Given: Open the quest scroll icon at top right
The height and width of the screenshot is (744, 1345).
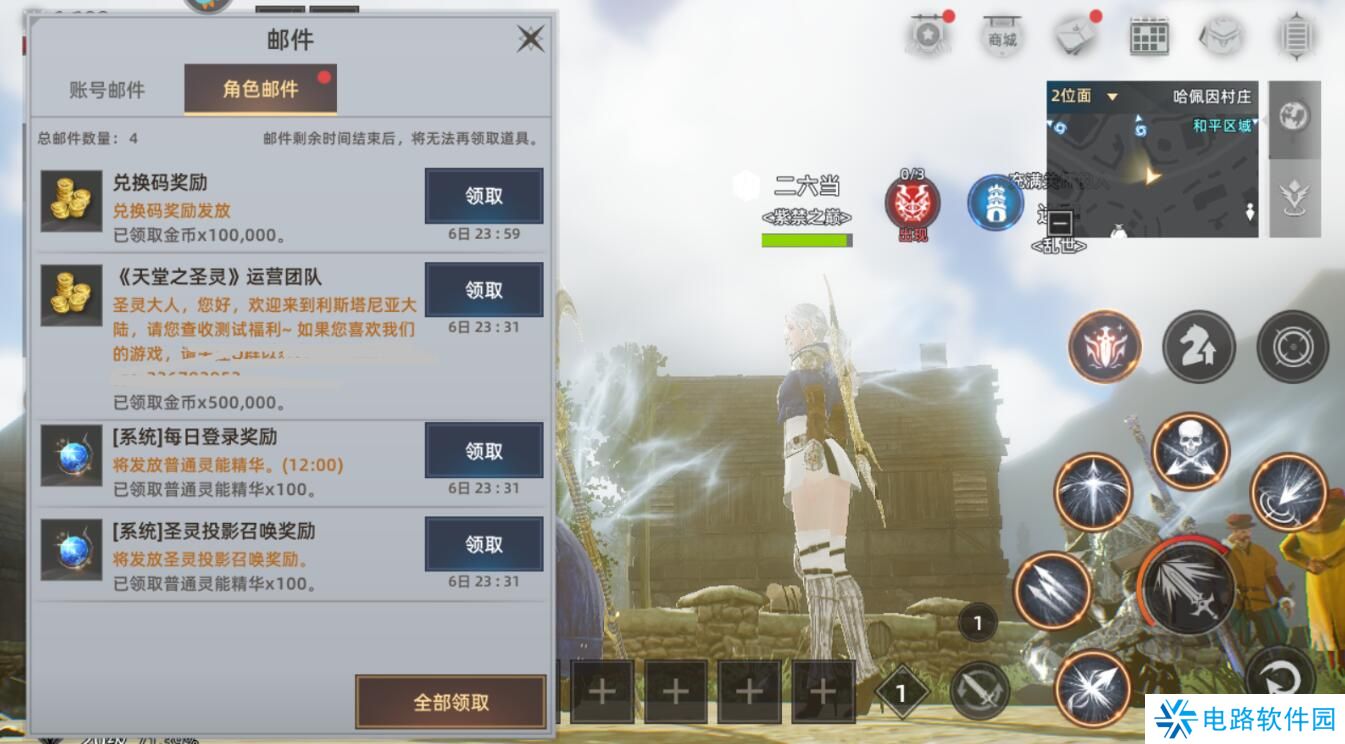Looking at the screenshot, I should click(1295, 33).
